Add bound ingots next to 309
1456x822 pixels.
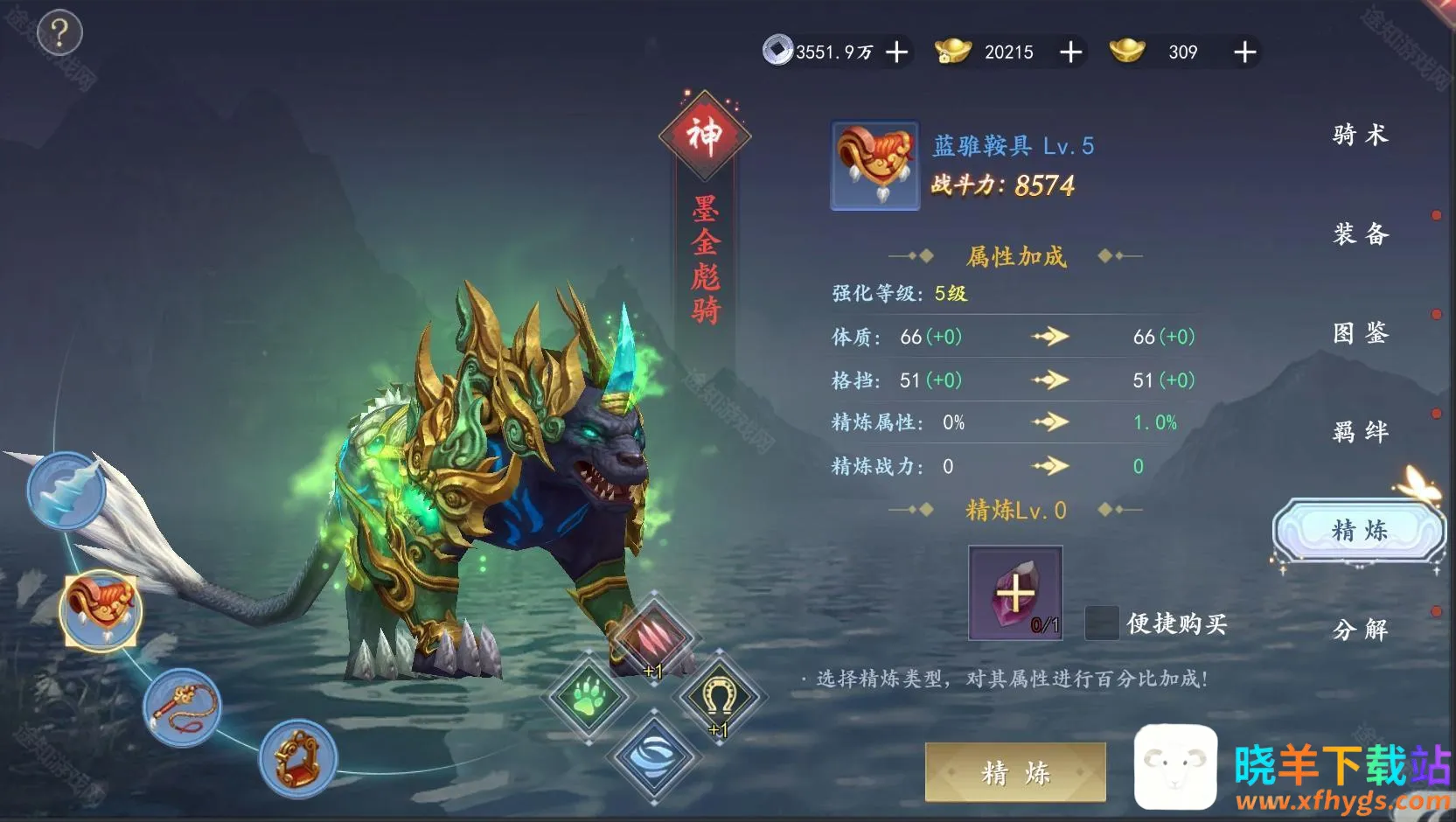(x=1244, y=52)
